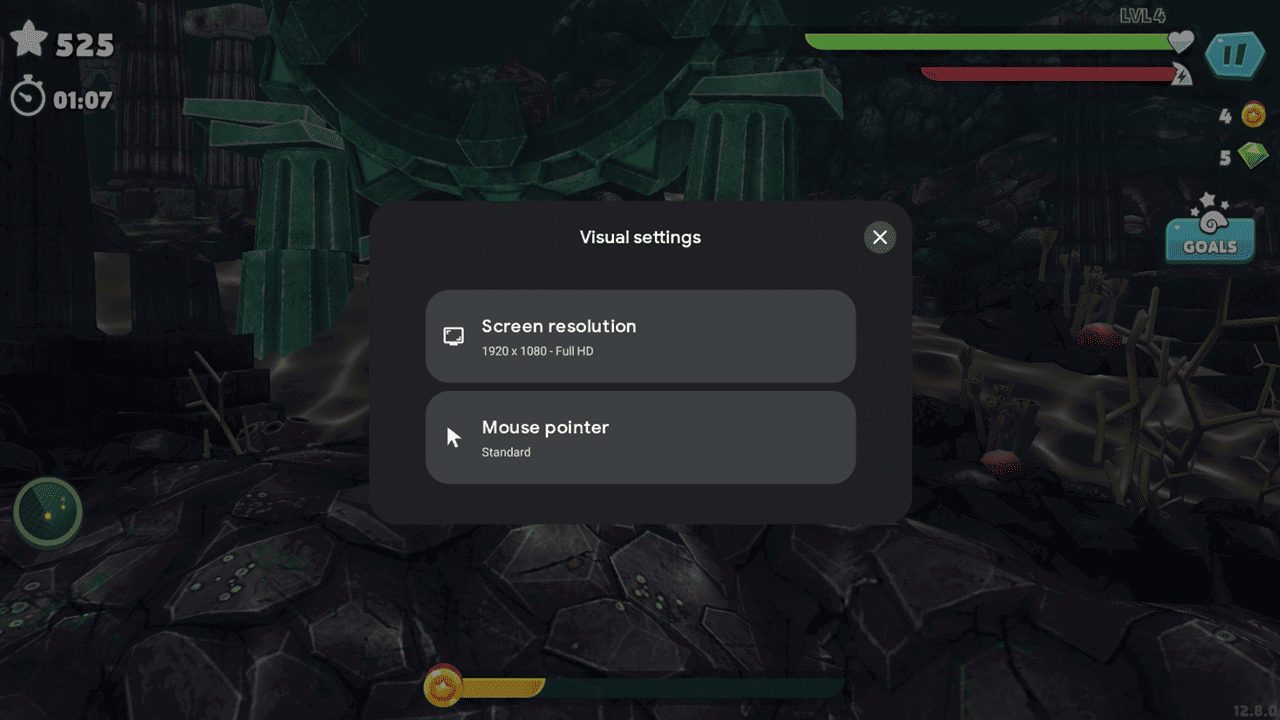Expand the Visual settings Screen resolution entry
The width and height of the screenshot is (1280, 720).
click(x=640, y=336)
